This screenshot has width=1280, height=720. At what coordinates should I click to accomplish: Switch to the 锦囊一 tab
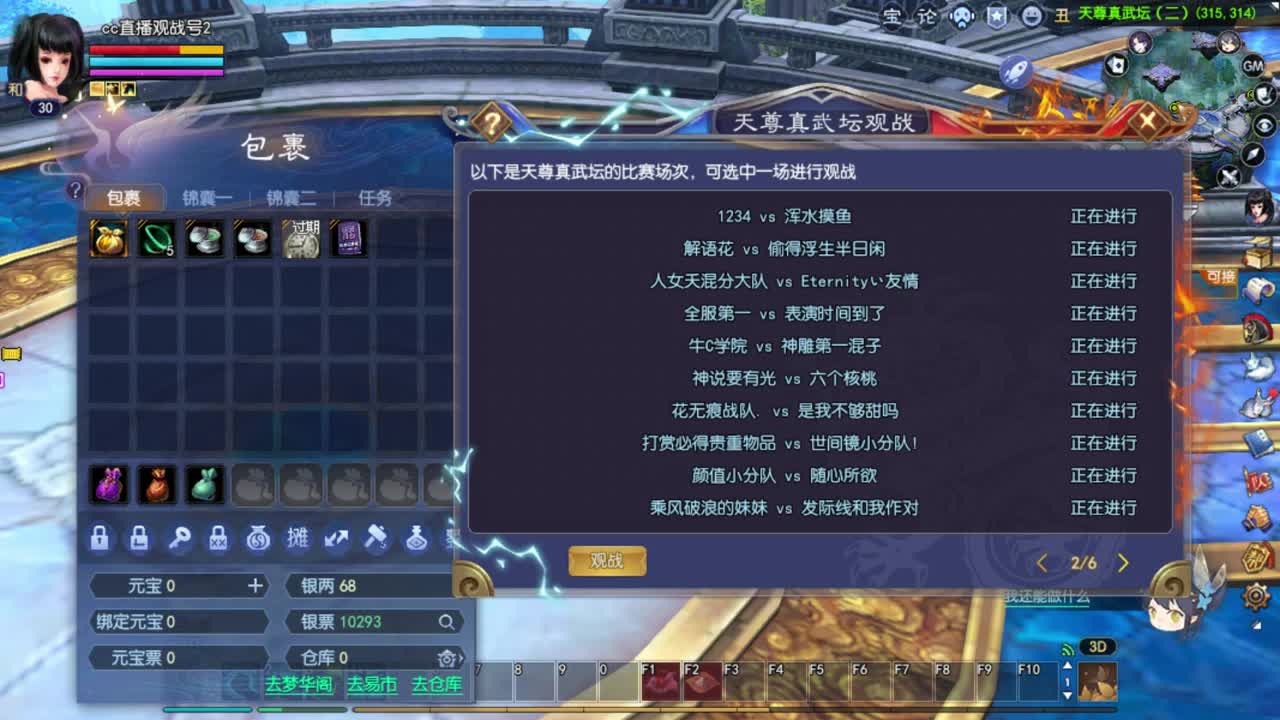[x=209, y=197]
